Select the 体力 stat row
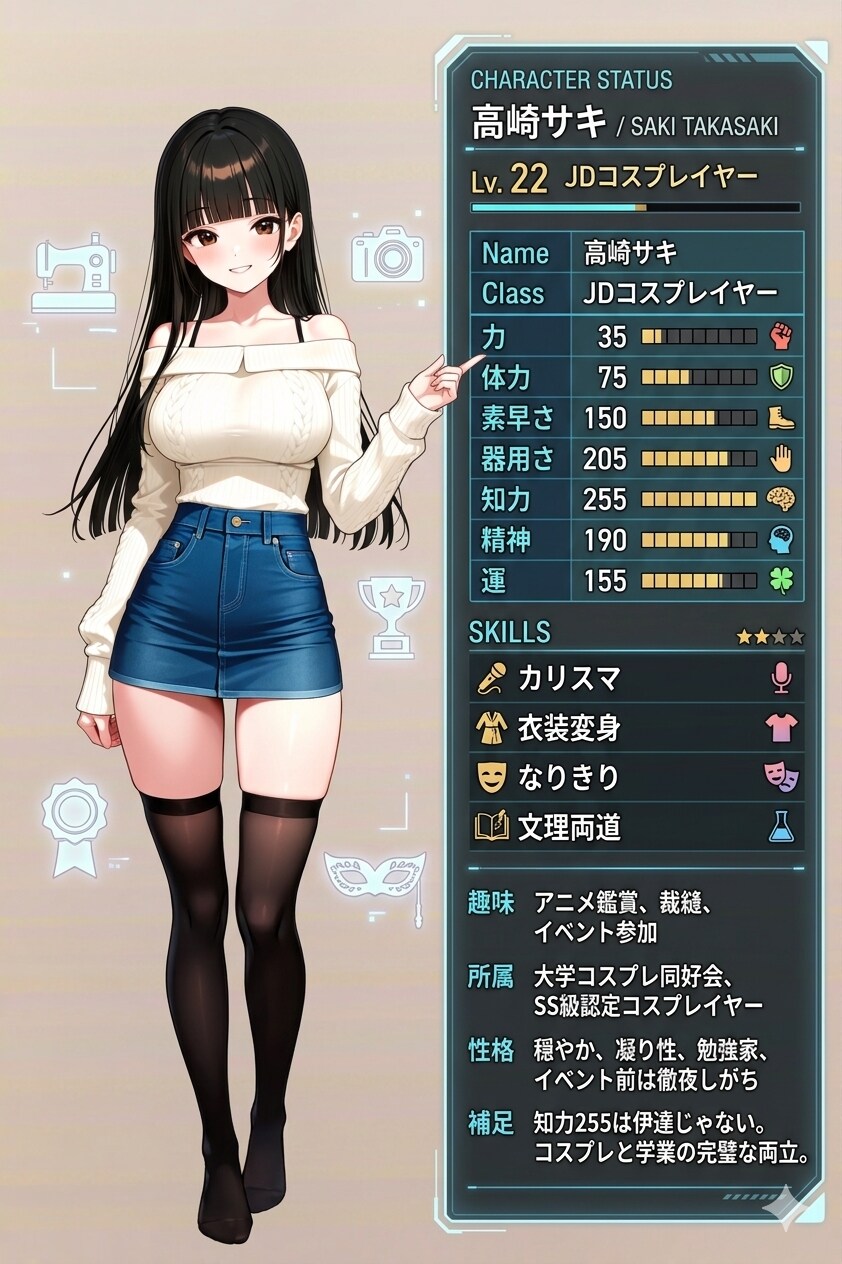Image resolution: width=842 pixels, height=1264 pixels. tap(636, 377)
